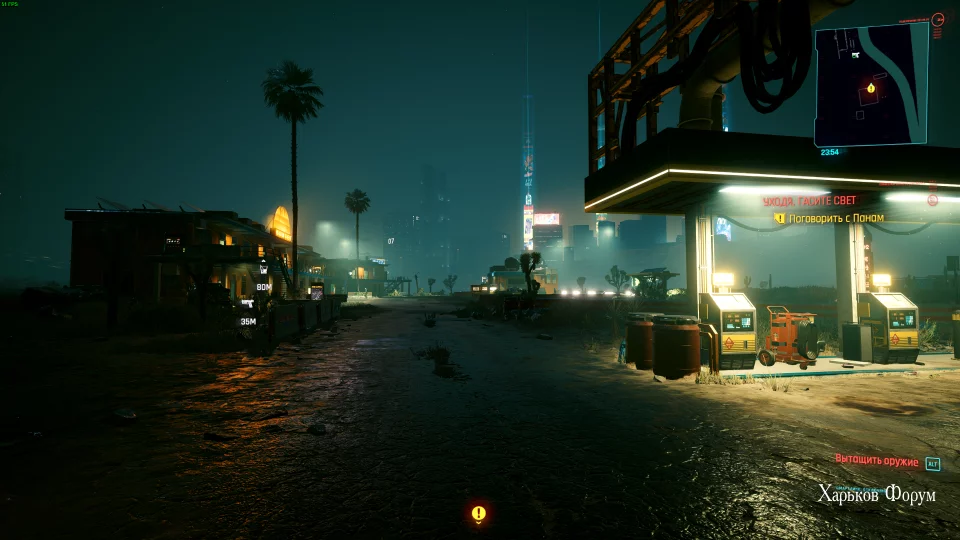Open the tracked quest title in red
The height and width of the screenshot is (540, 960).
click(x=809, y=201)
